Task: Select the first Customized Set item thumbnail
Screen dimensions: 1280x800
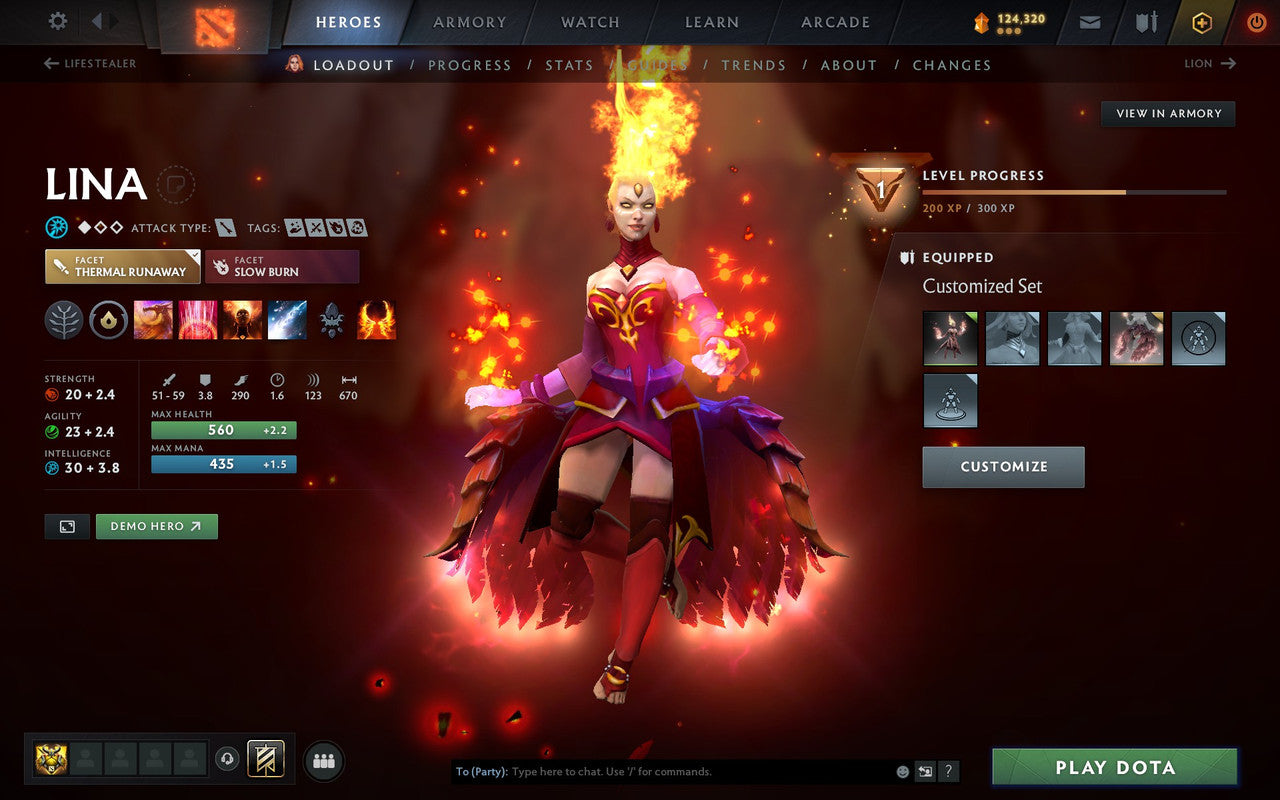Action: [949, 338]
